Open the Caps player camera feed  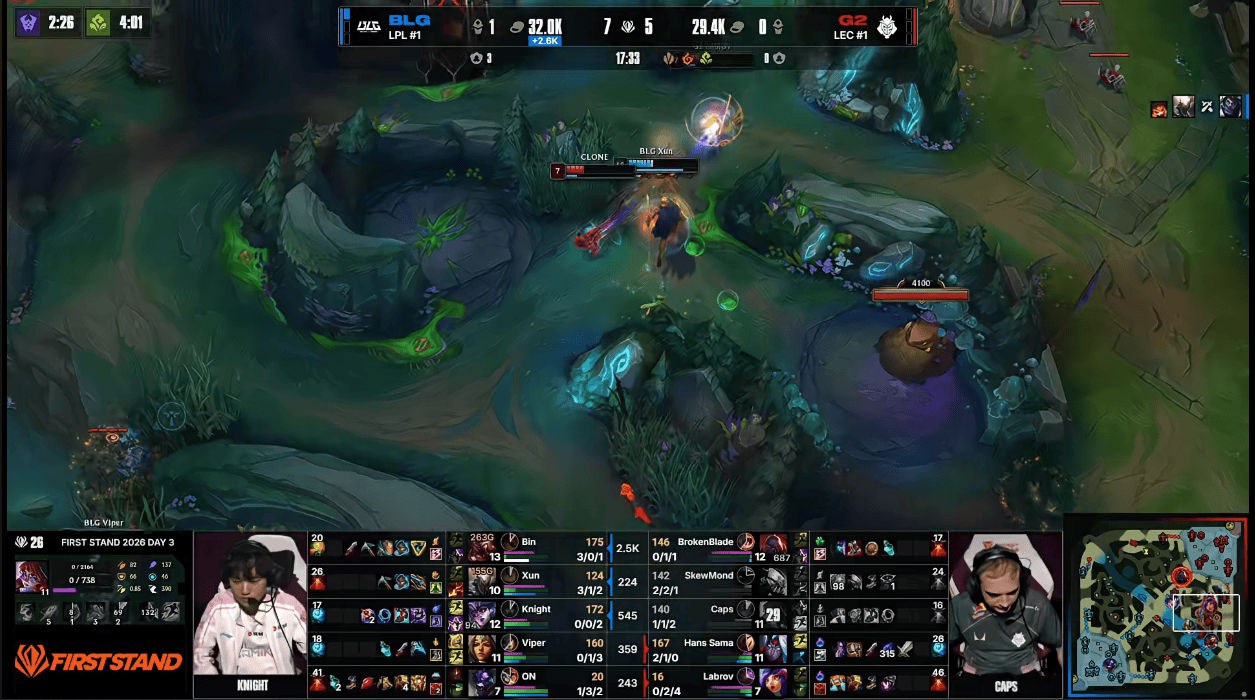(1004, 615)
